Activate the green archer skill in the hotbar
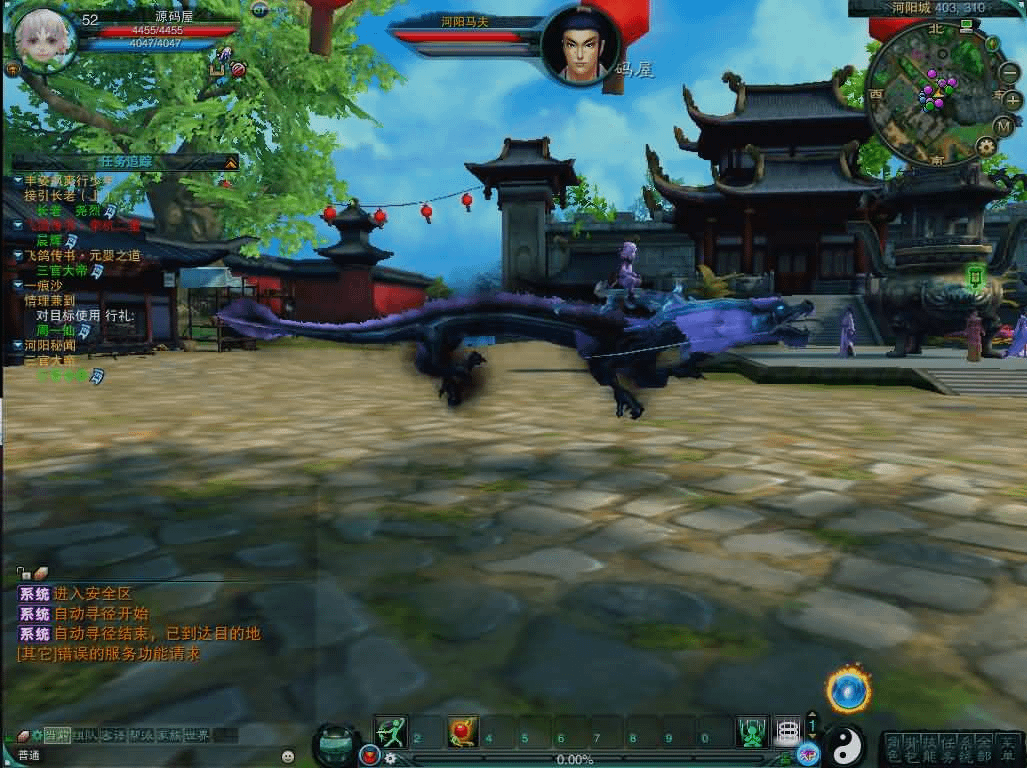Image resolution: width=1027 pixels, height=768 pixels. coord(391,732)
